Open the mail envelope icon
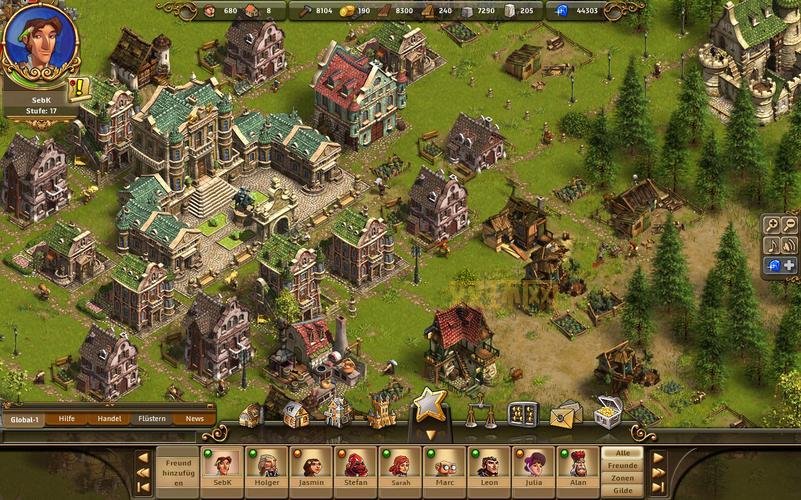Image resolution: width=801 pixels, height=500 pixels. click(565, 413)
